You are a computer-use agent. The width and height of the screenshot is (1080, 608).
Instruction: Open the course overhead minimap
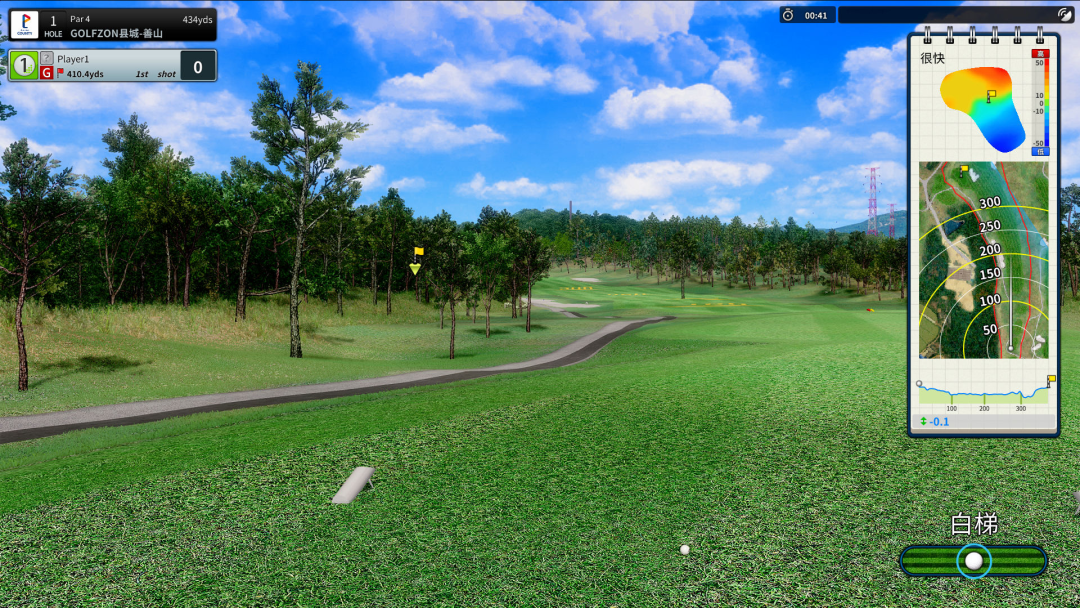click(x=983, y=260)
